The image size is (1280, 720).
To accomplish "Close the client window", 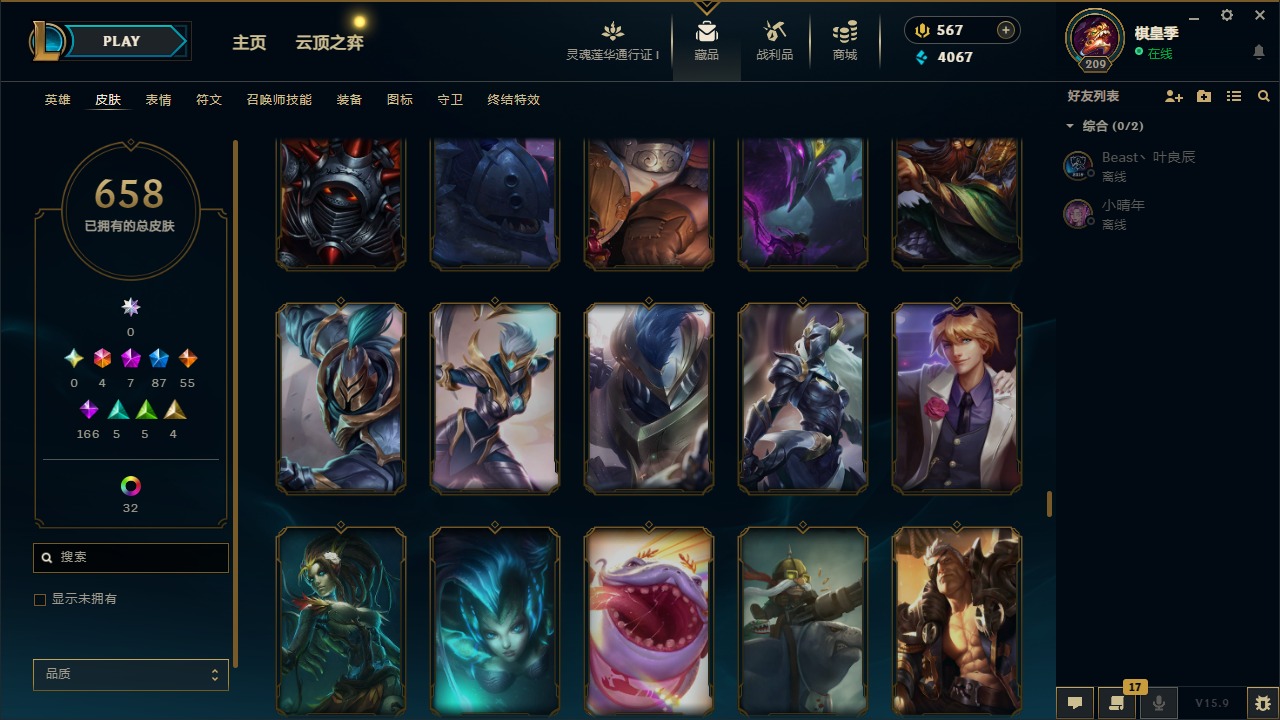I will click(1259, 15).
